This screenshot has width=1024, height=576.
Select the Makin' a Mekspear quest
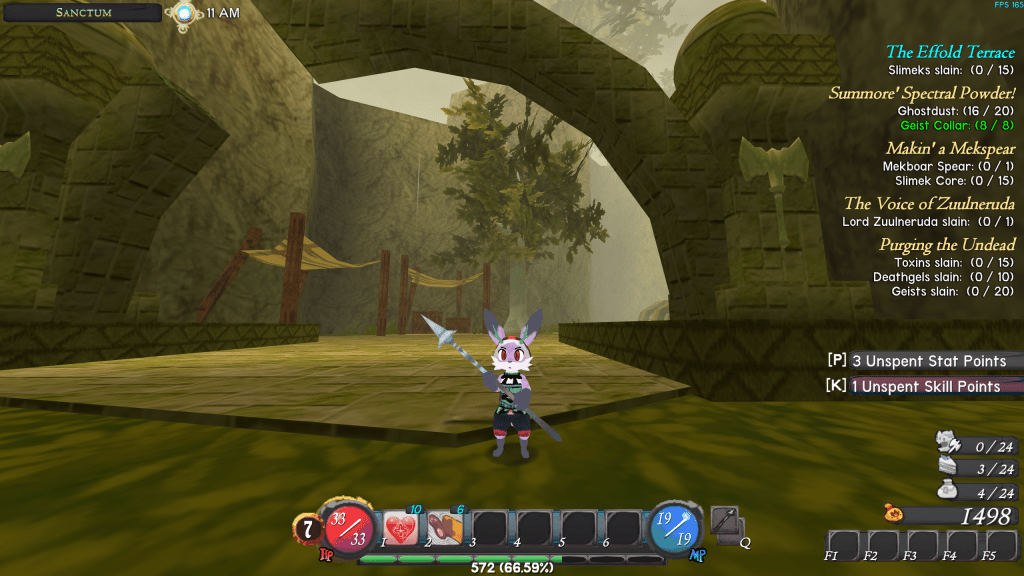950,148
